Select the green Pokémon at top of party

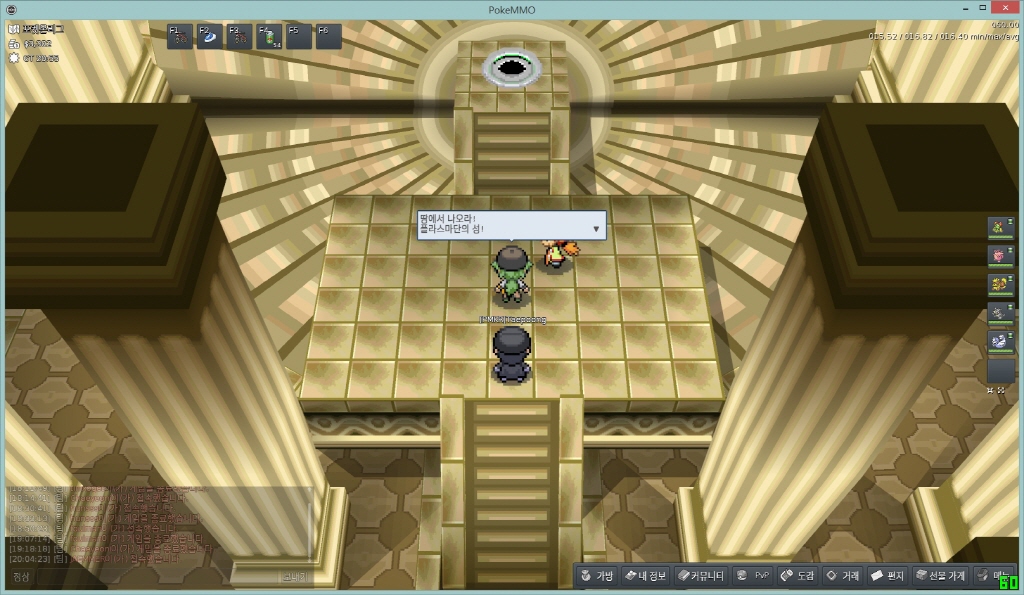pyautogui.click(x=1000, y=228)
